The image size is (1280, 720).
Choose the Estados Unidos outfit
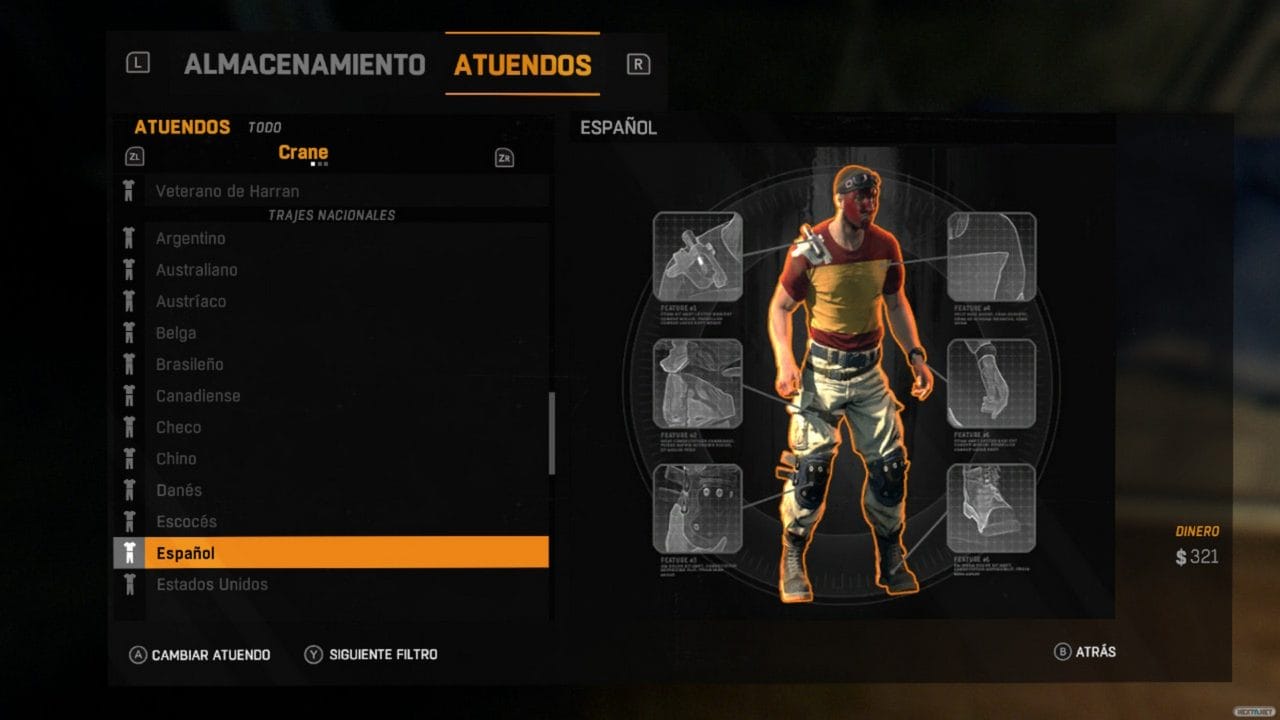pyautogui.click(x=211, y=585)
